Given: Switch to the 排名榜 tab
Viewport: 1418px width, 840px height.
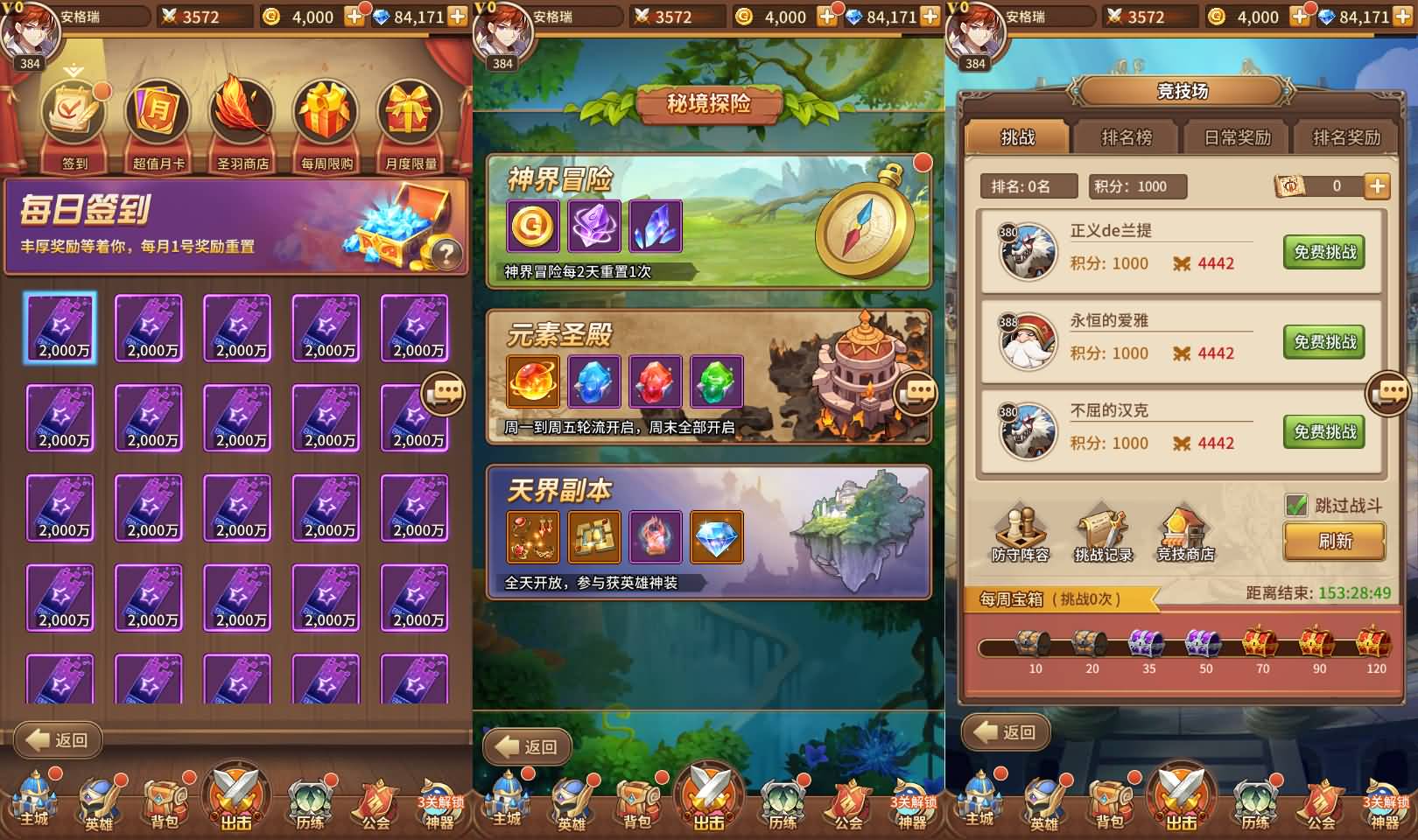Looking at the screenshot, I should pos(1127,137).
